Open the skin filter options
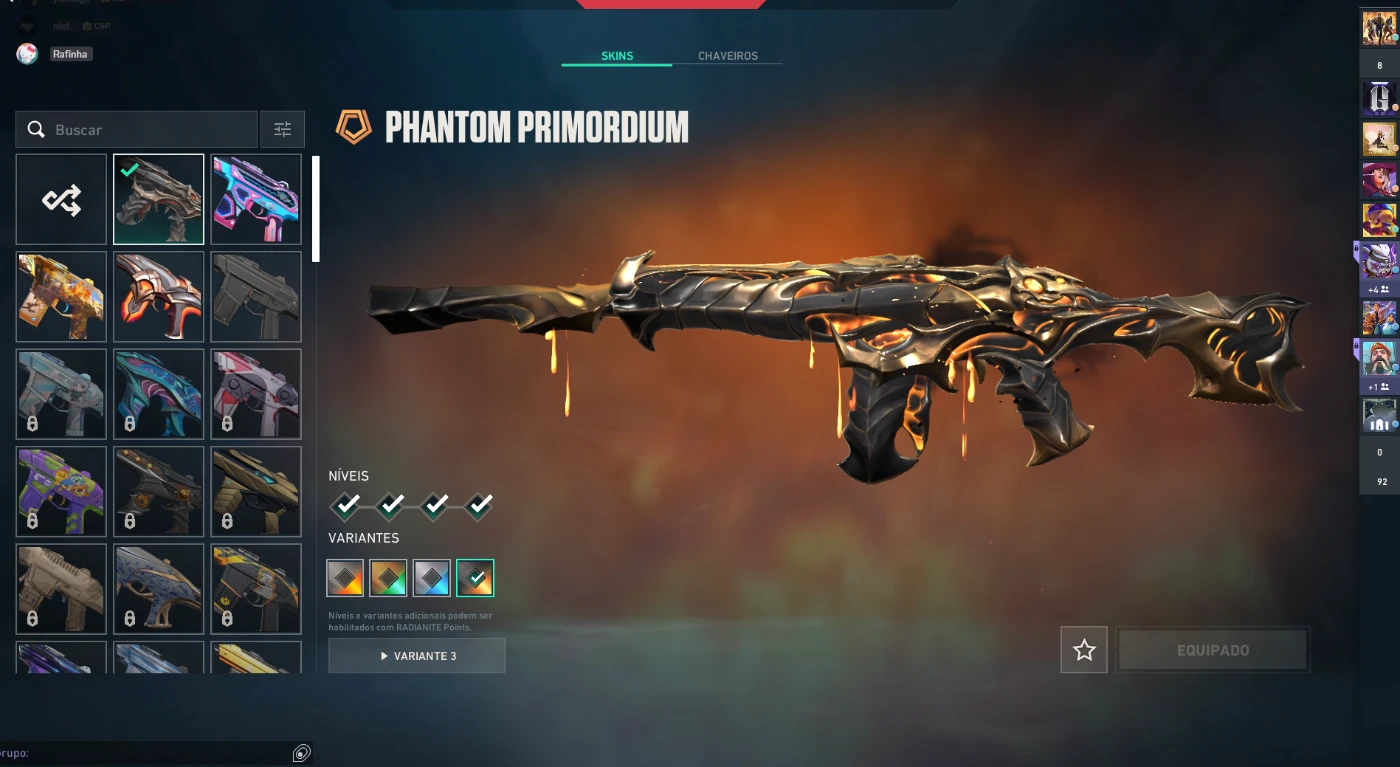Image resolution: width=1400 pixels, height=767 pixels. [x=282, y=130]
